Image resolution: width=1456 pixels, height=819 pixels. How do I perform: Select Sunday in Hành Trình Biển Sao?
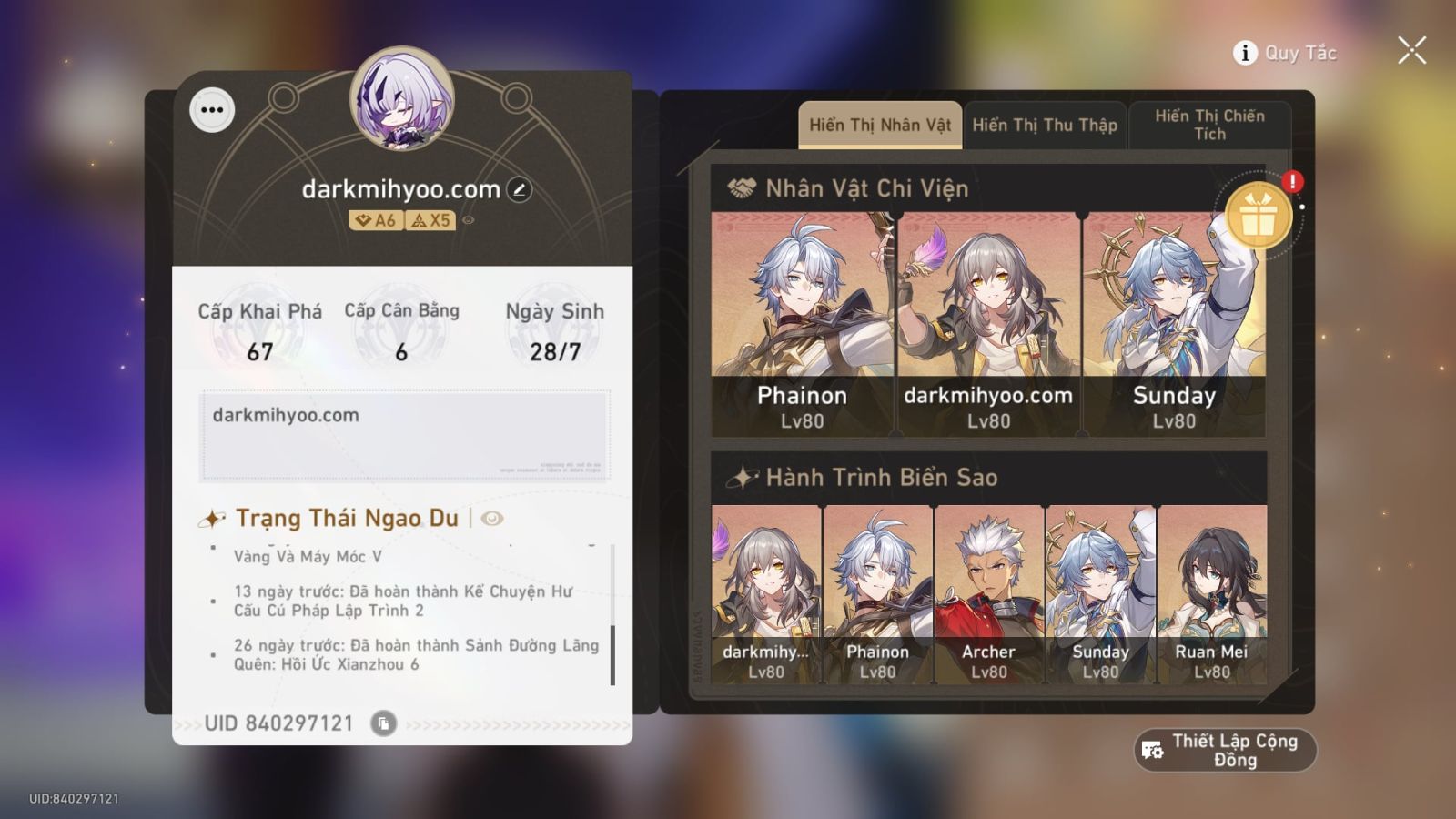pos(1100,591)
